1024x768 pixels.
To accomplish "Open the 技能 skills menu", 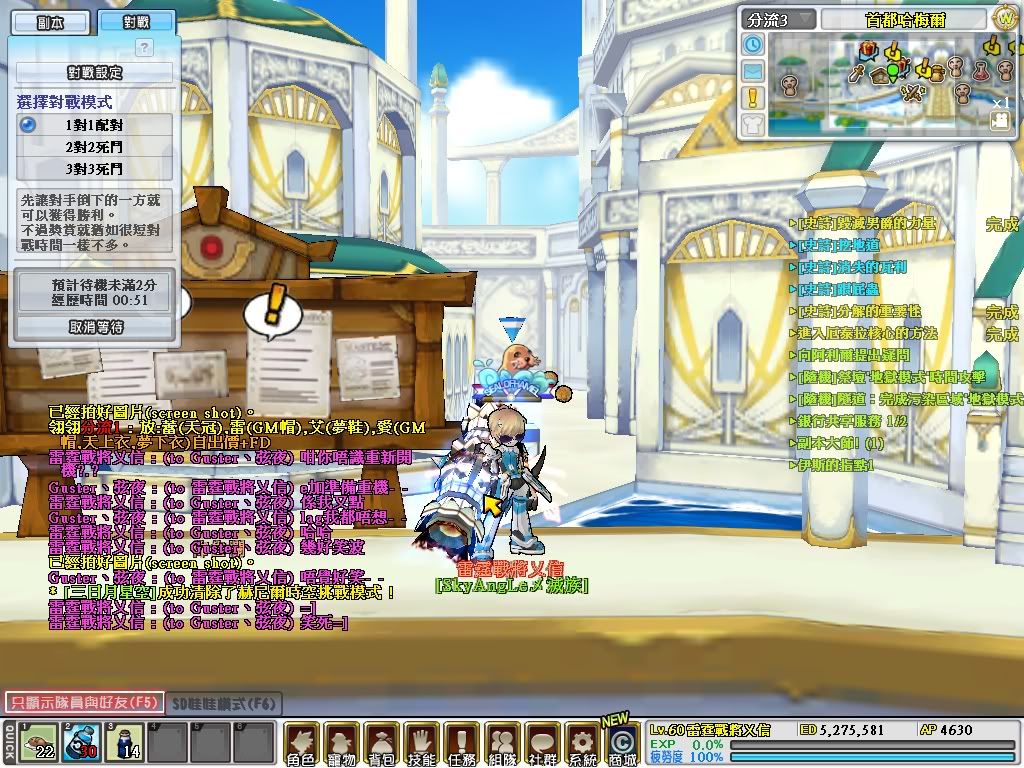I will tap(421, 744).
